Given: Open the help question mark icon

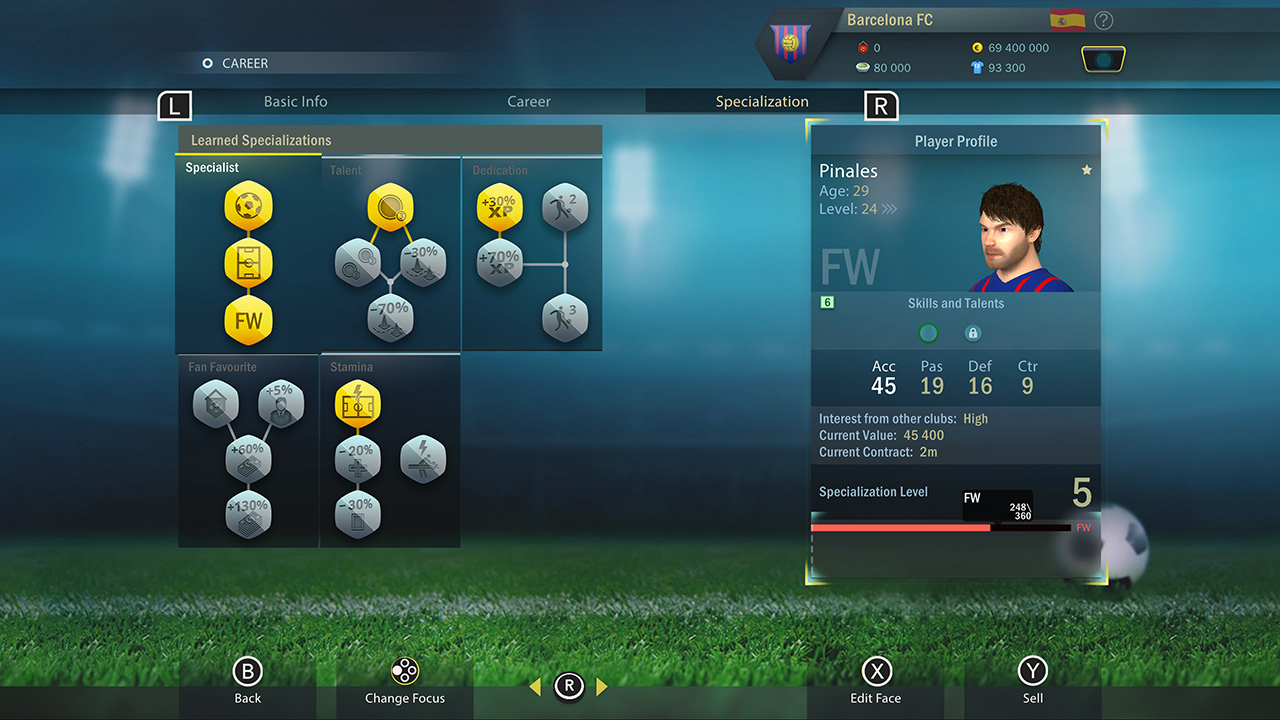Looking at the screenshot, I should click(x=1103, y=20).
